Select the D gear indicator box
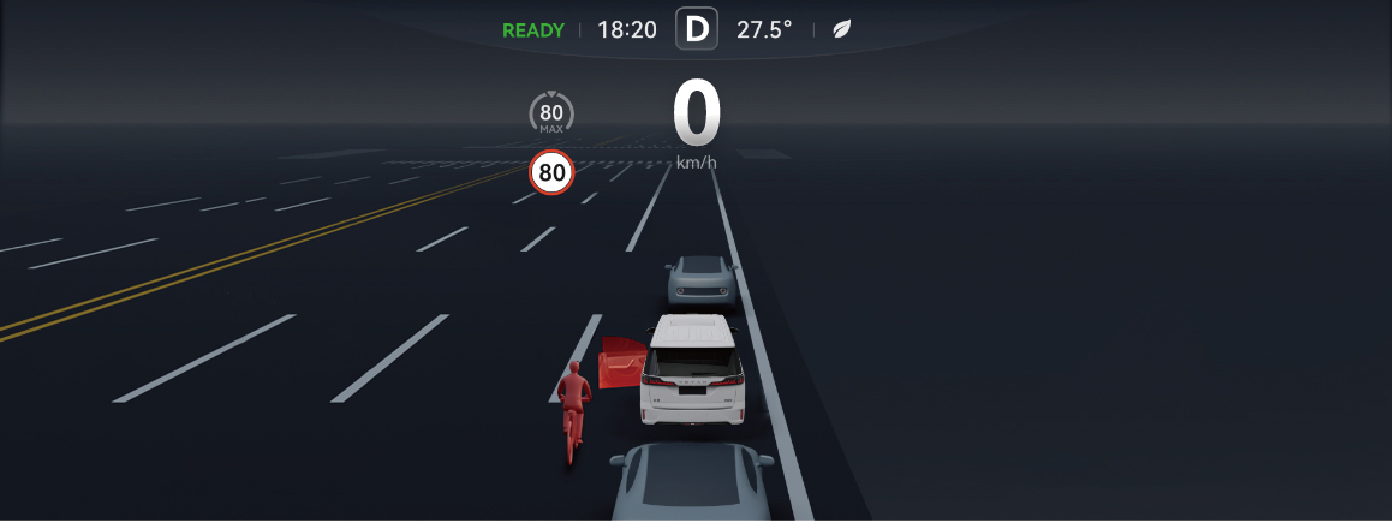The image size is (1392, 521). coord(696,29)
